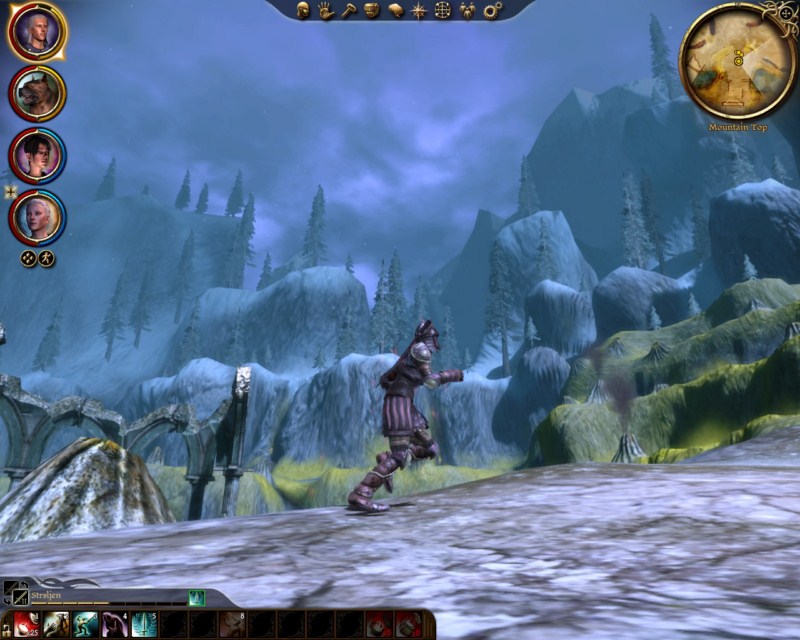
Task: Open the character record helmet head icon
Action: [x=303, y=10]
